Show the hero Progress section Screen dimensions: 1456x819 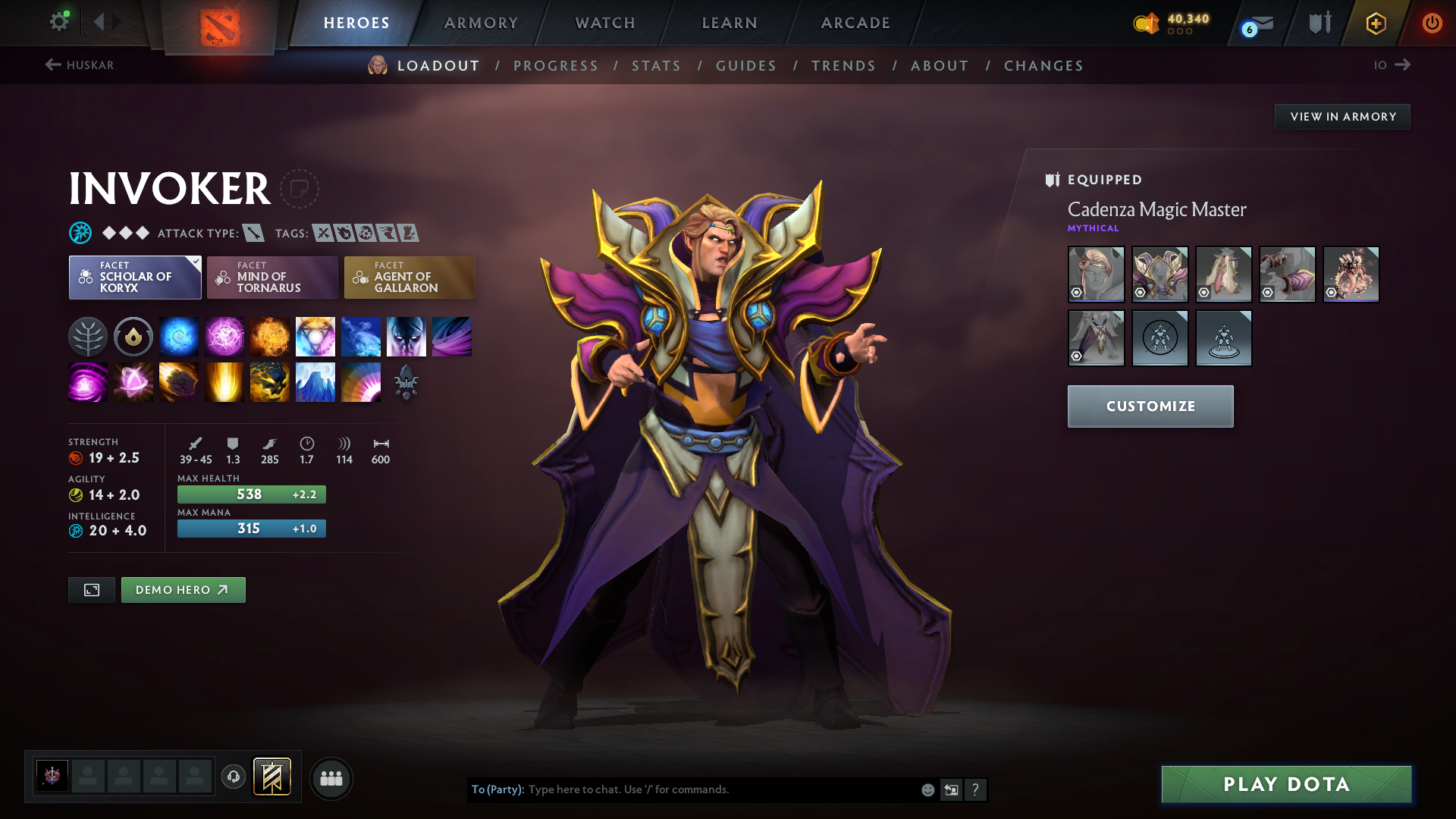click(555, 66)
